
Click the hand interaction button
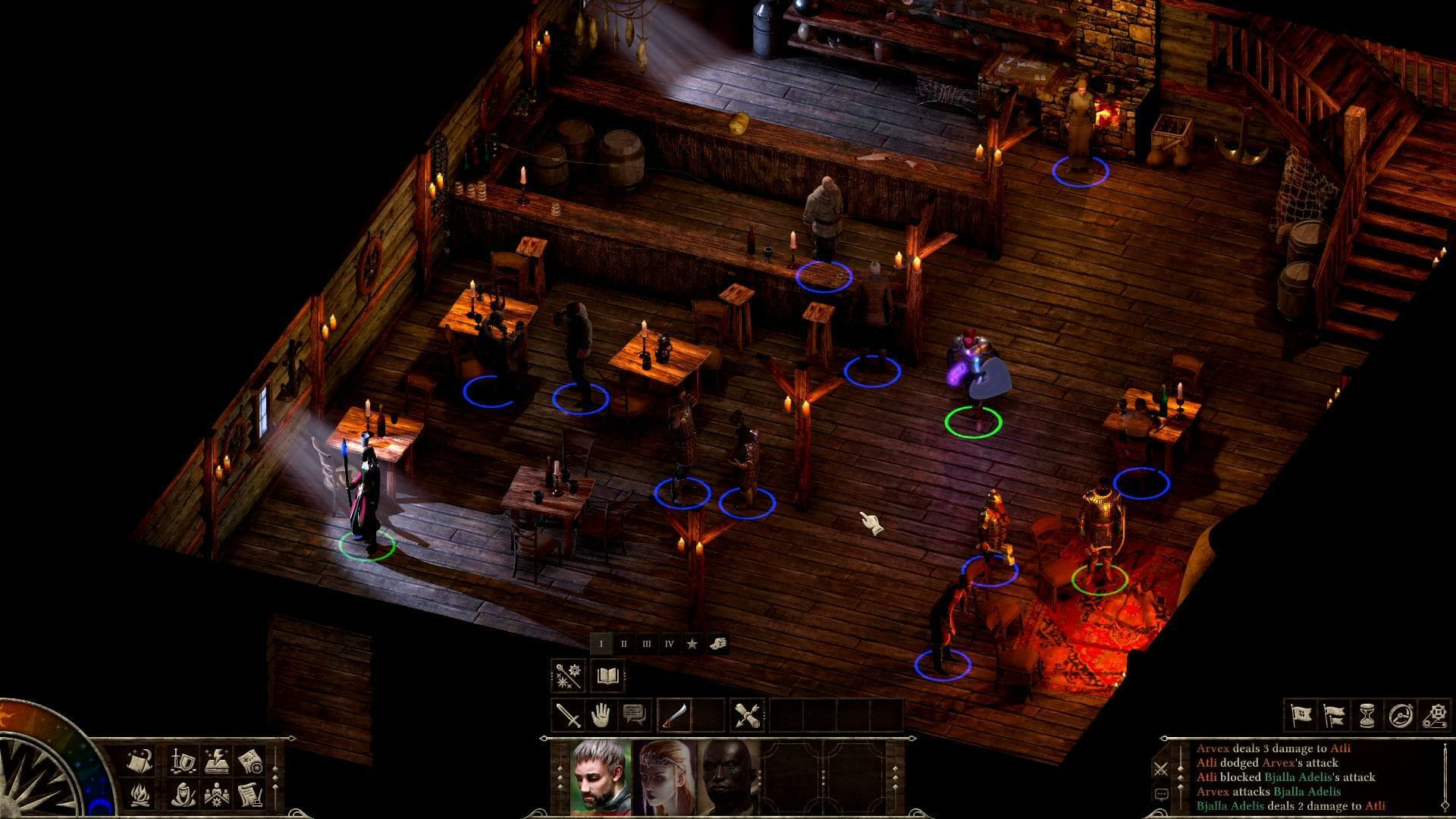point(600,715)
